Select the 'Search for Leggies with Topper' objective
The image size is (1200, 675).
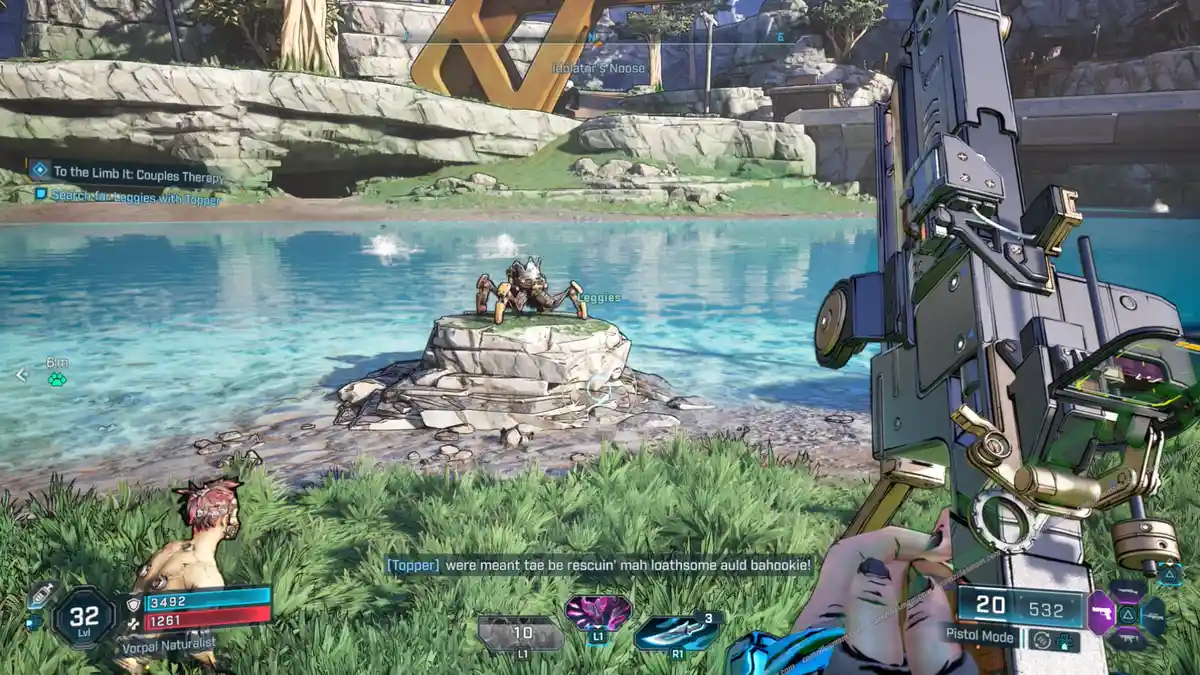pyautogui.click(x=134, y=198)
